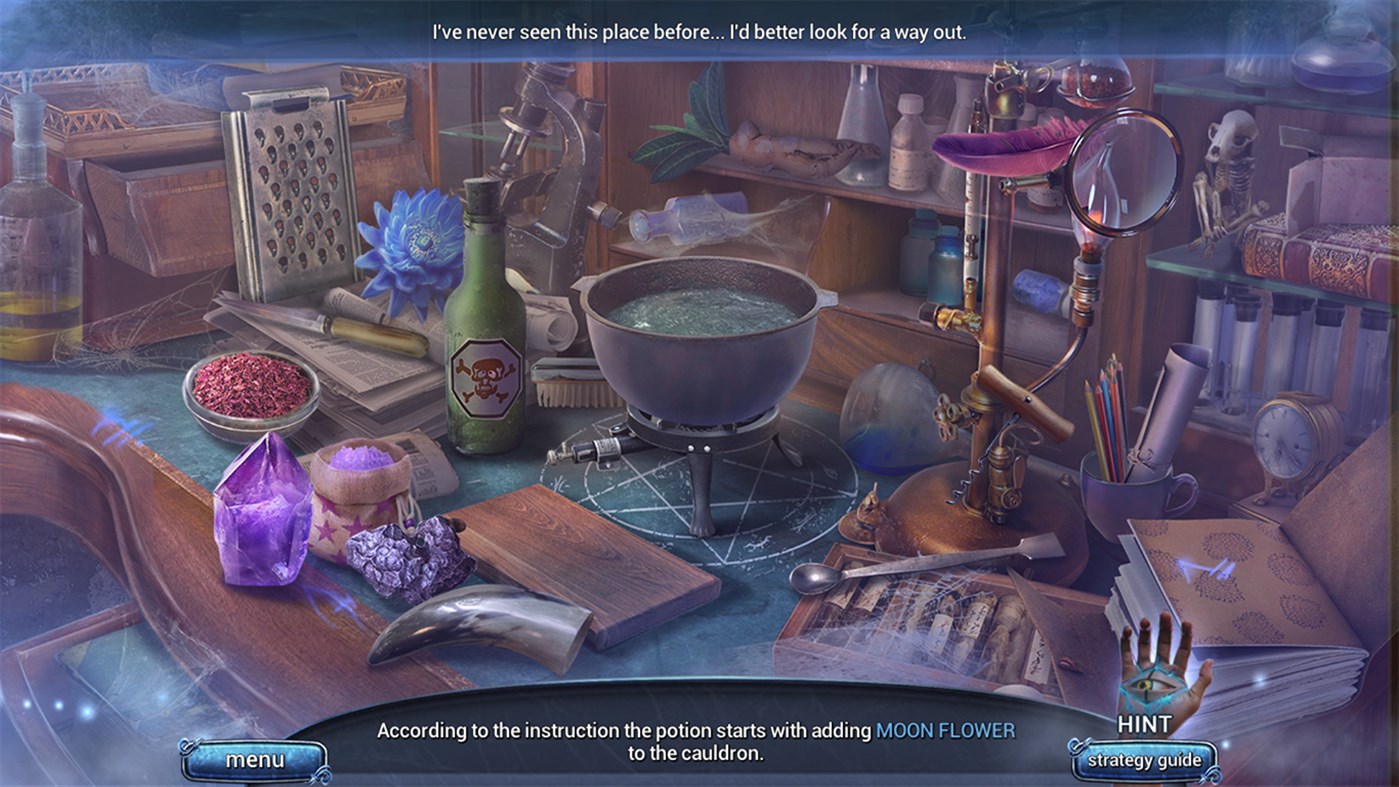Click the sack of purple crystals
The width and height of the screenshot is (1399, 787).
(x=360, y=490)
